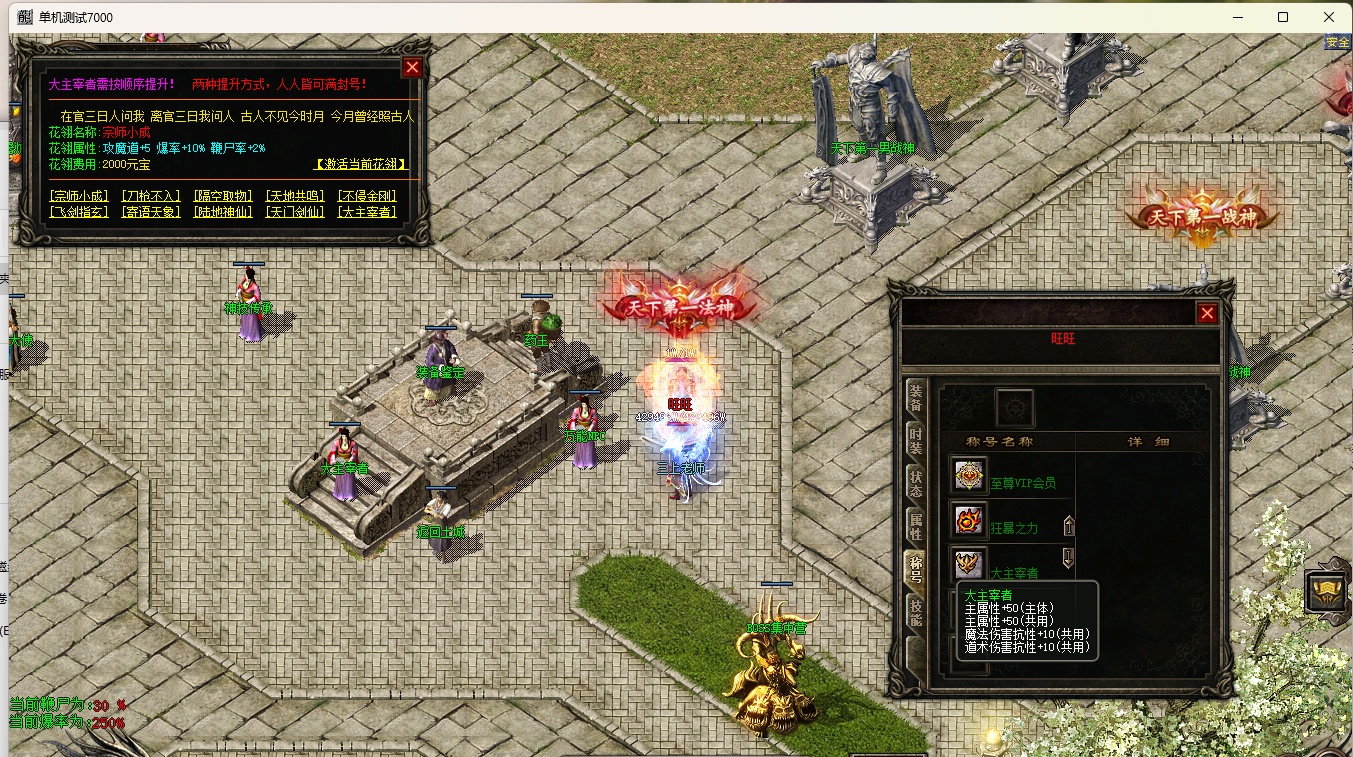Close the 旺旺 character panel
This screenshot has width=1353, height=757.
click(1207, 314)
